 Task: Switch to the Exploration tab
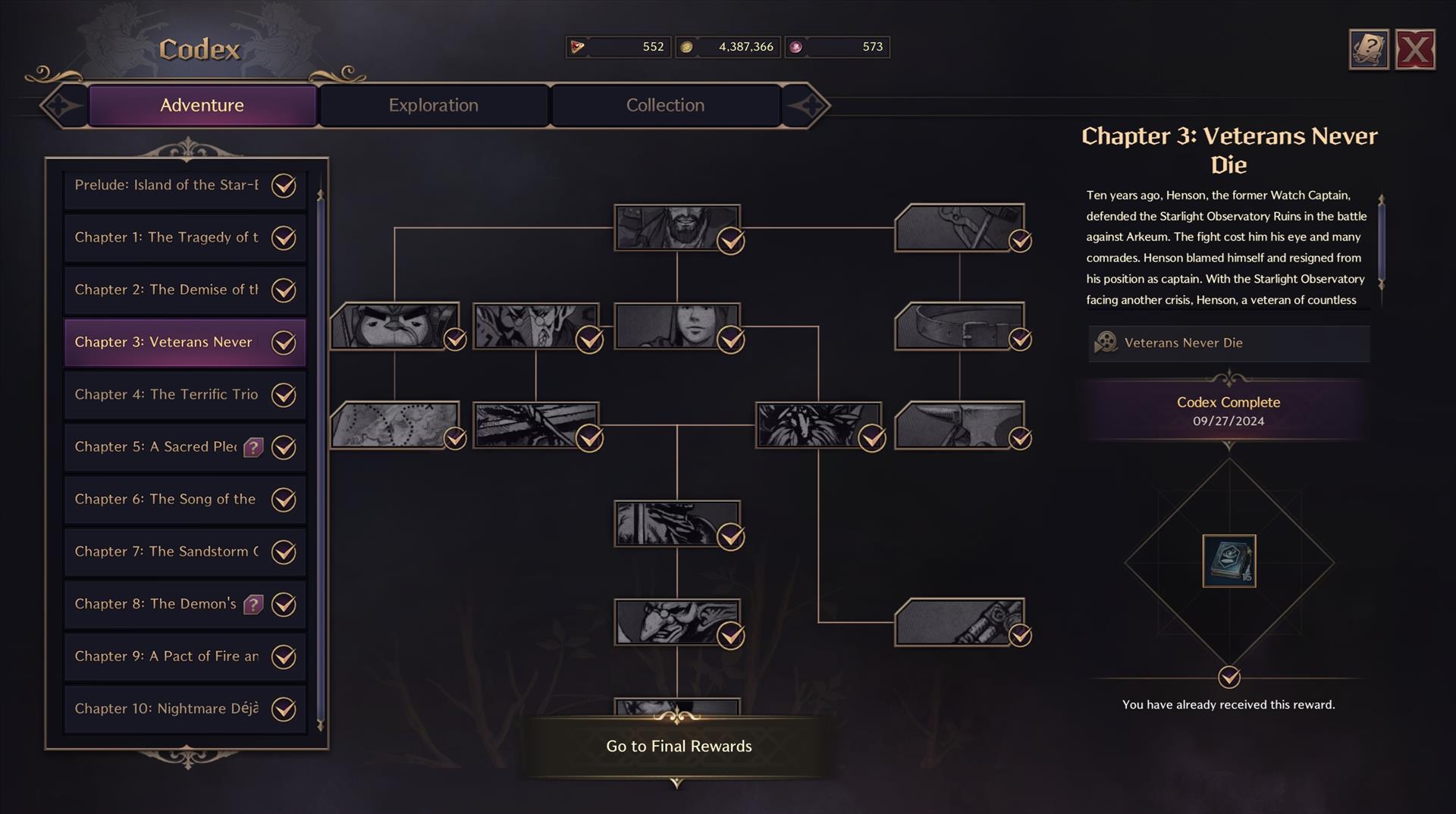(x=433, y=105)
